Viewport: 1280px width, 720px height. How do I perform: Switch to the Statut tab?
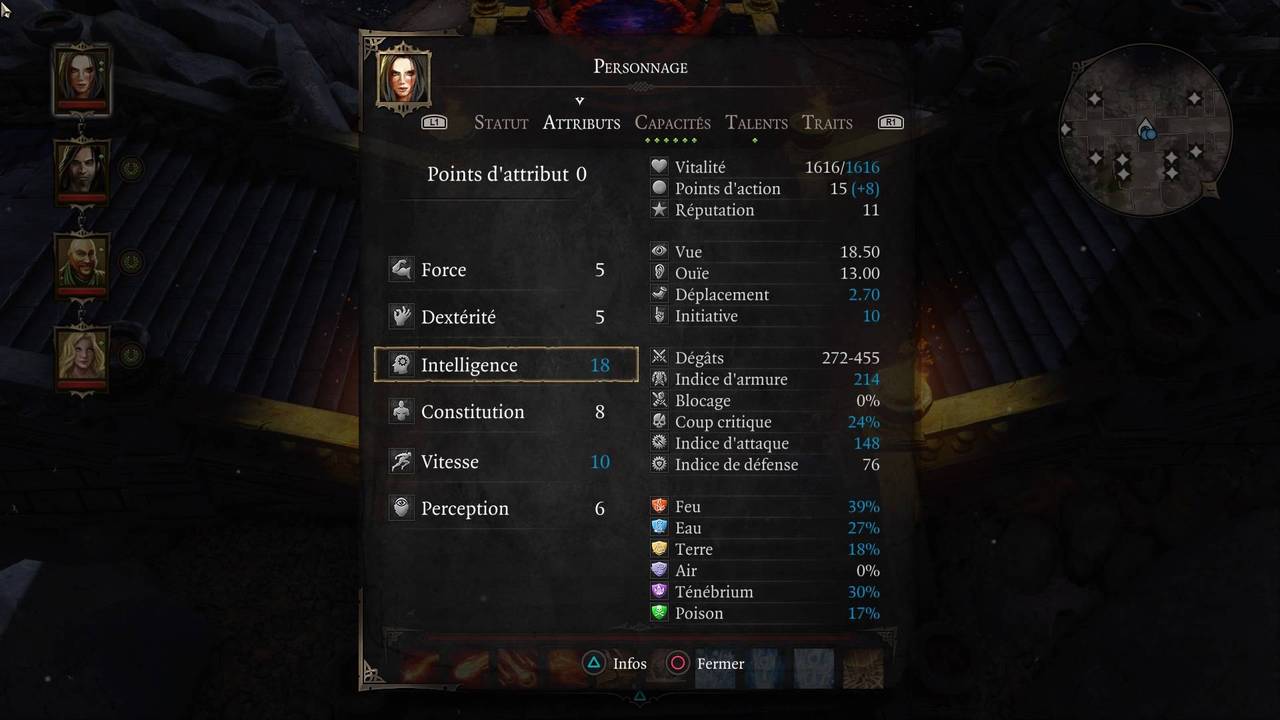pyautogui.click(x=501, y=123)
